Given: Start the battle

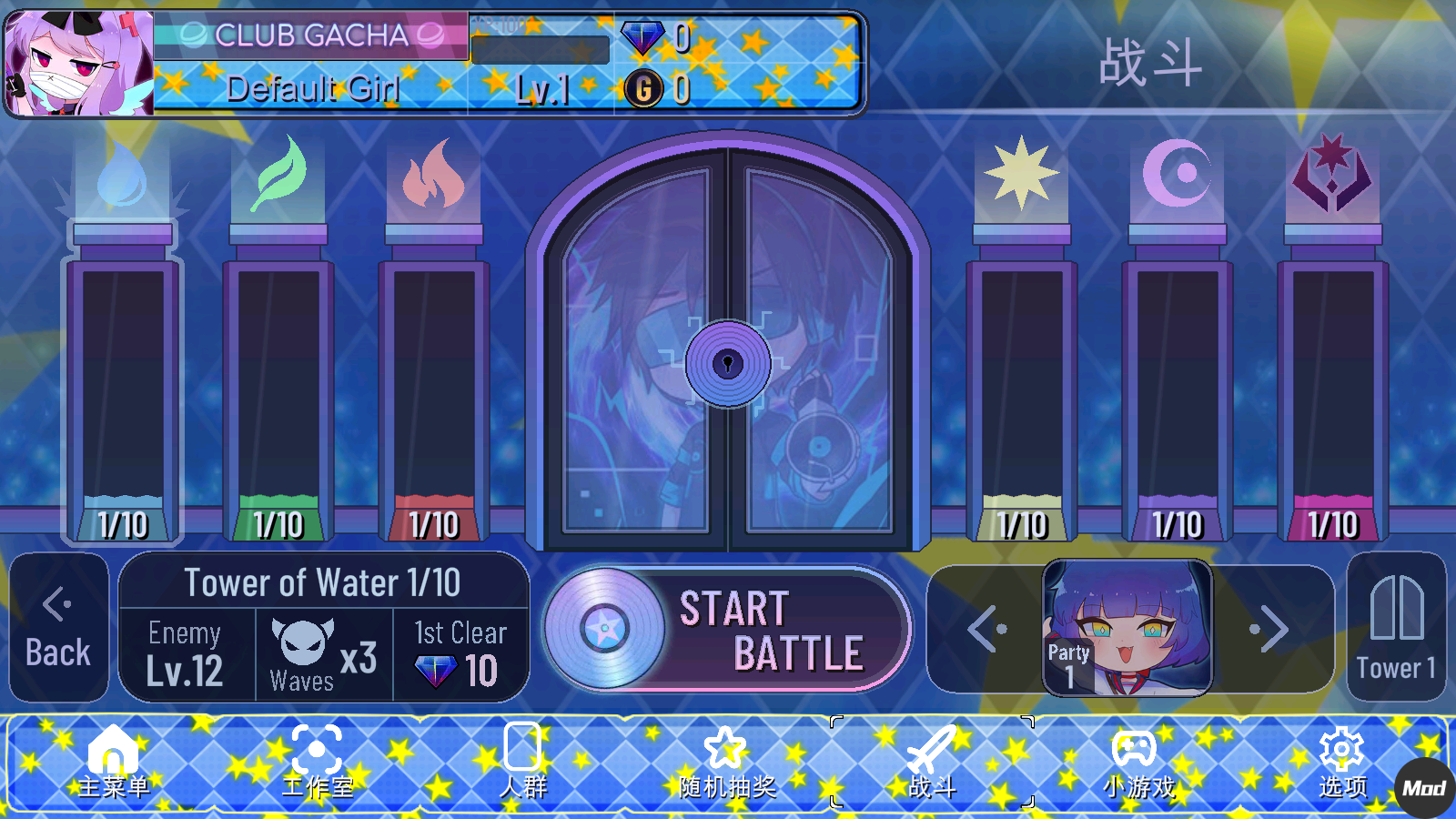Looking at the screenshot, I should click(726, 630).
